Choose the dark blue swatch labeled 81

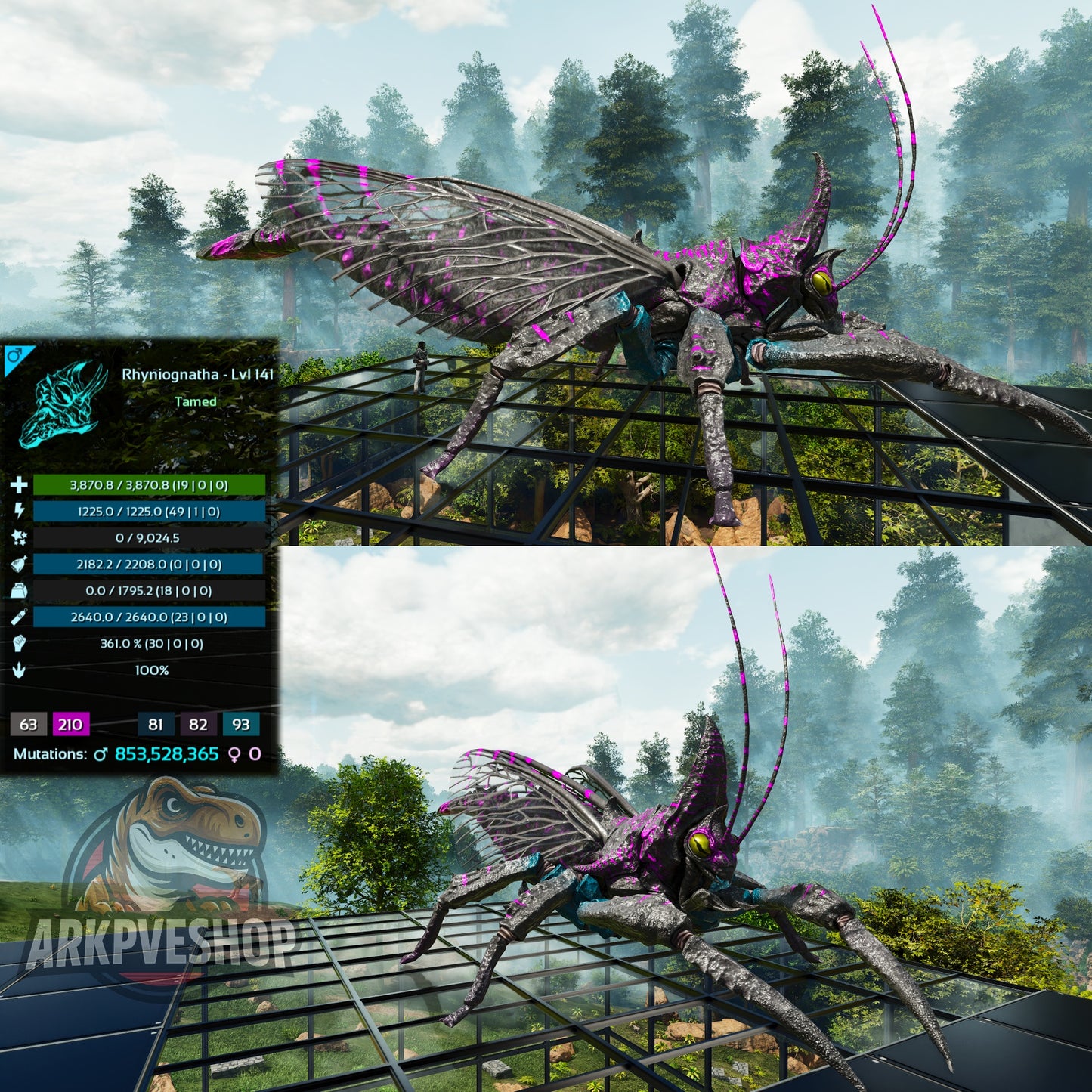[x=156, y=725]
